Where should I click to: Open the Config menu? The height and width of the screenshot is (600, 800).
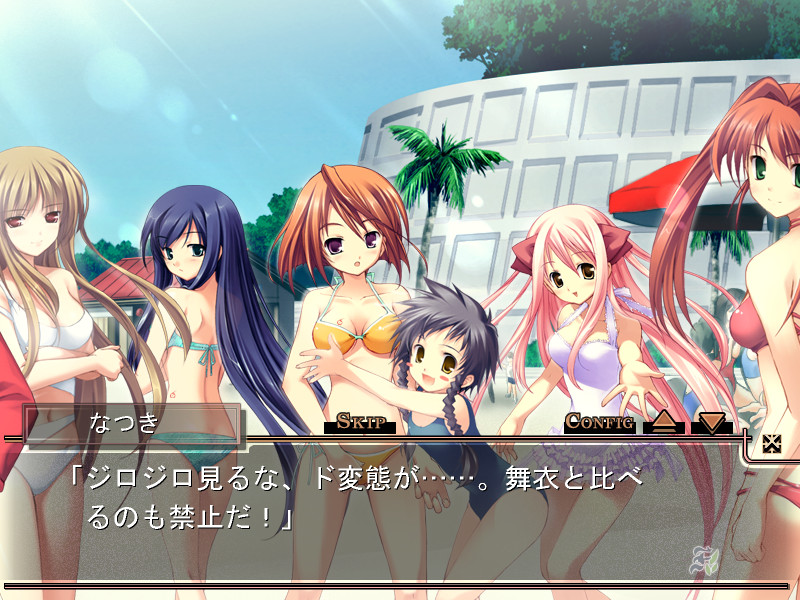pos(600,422)
